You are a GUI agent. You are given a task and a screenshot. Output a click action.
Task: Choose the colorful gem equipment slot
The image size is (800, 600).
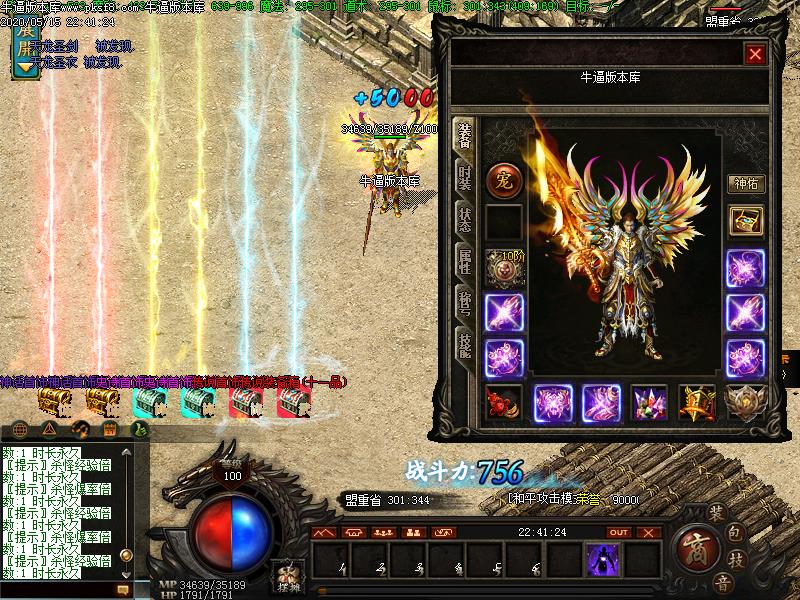[x=649, y=403]
